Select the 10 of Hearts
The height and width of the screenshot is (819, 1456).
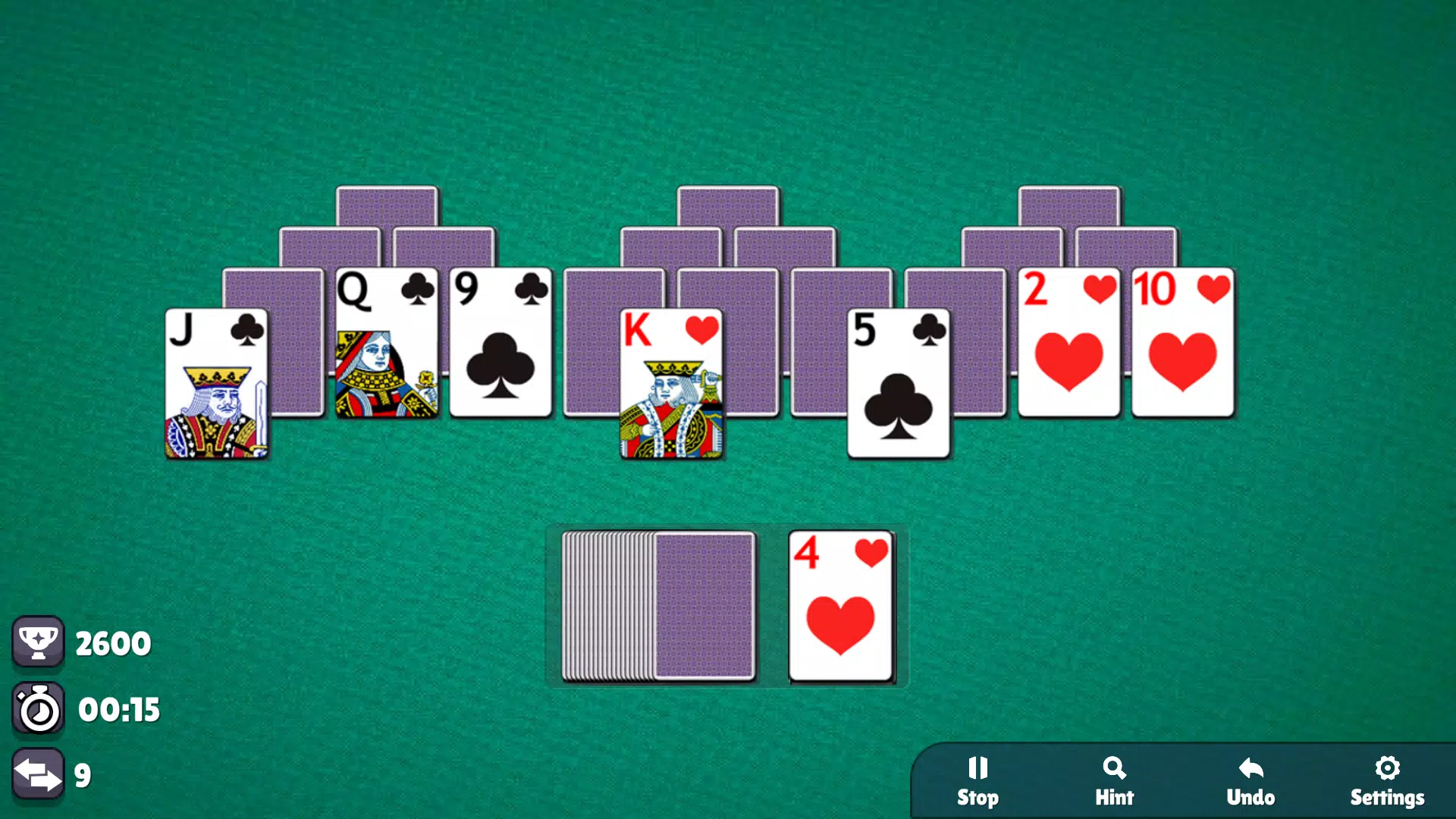[1184, 341]
